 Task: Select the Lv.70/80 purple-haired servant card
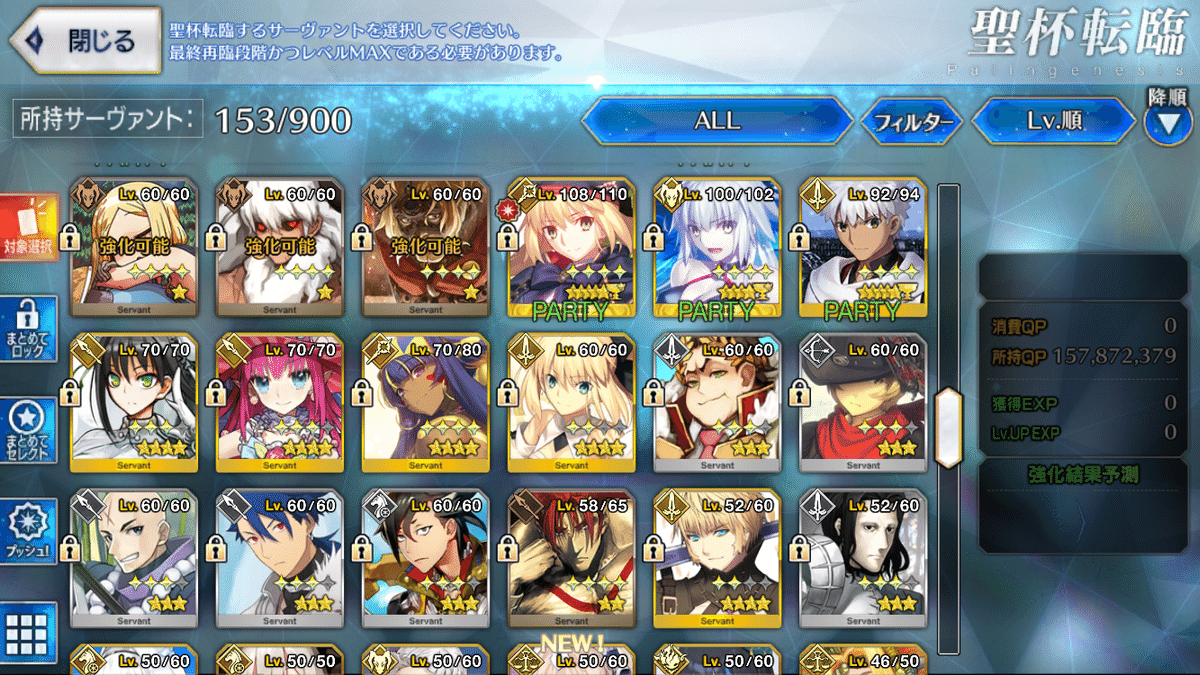(x=425, y=403)
